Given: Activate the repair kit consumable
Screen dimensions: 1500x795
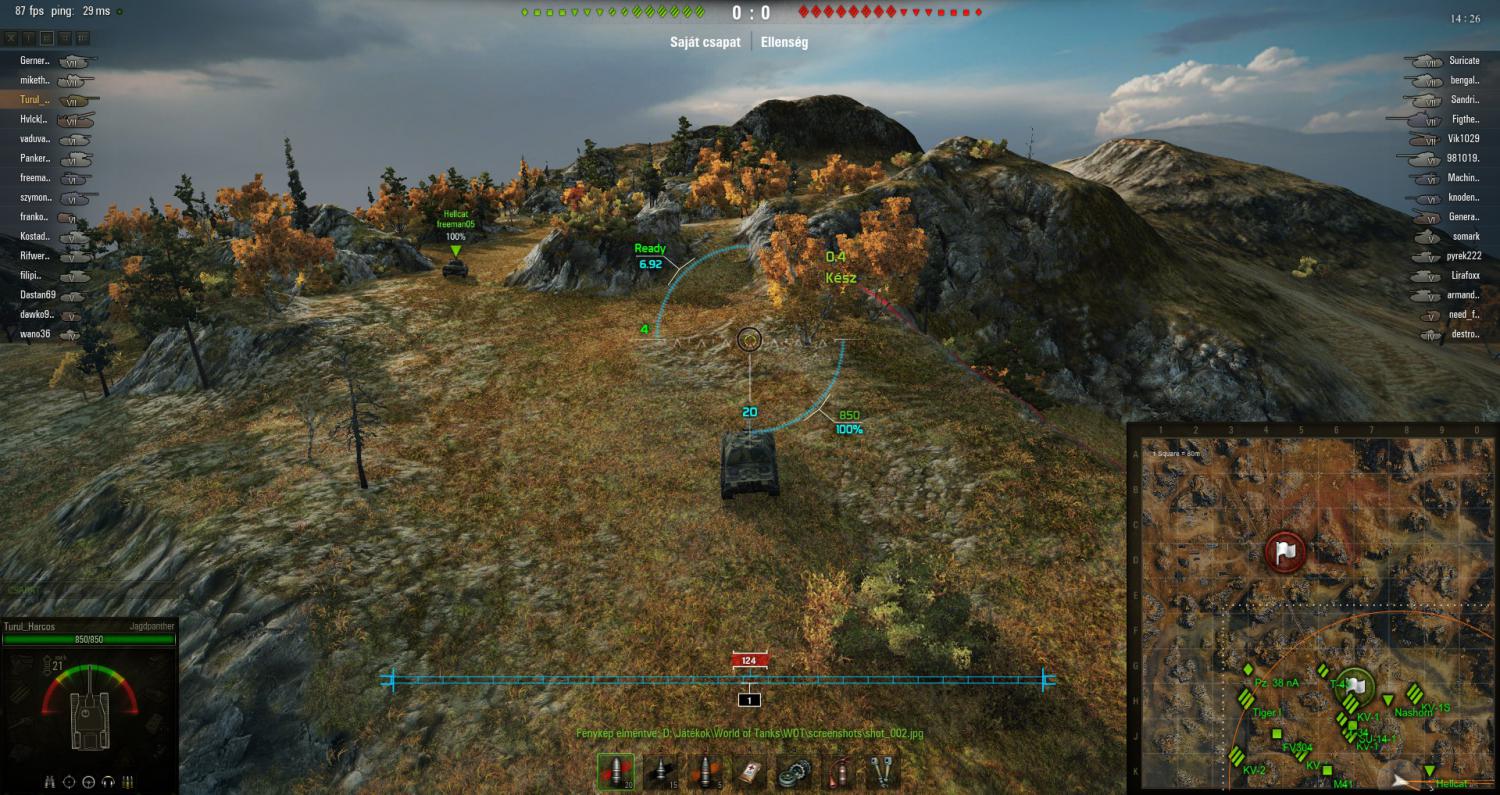Looking at the screenshot, I should pyautogui.click(x=795, y=771).
